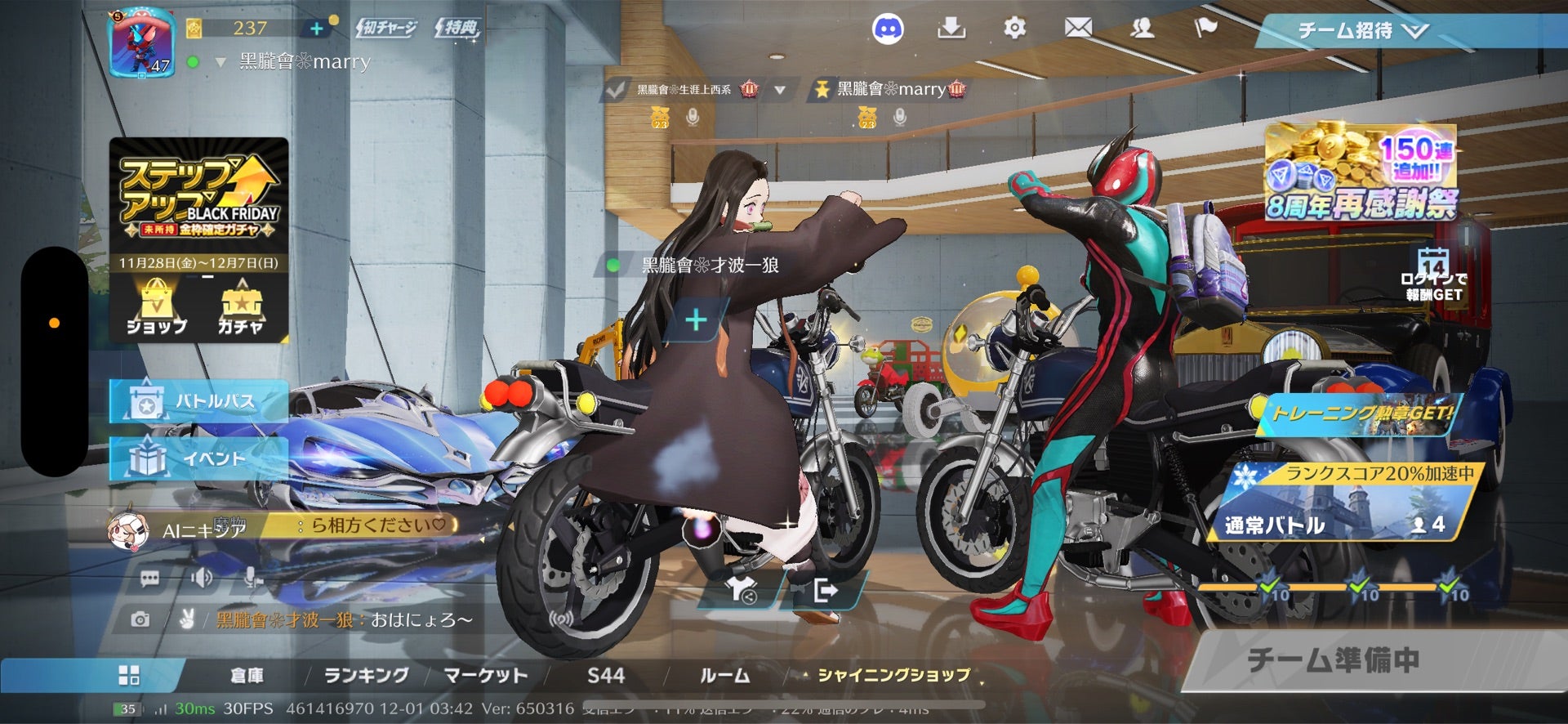Open the friends list icon
This screenshot has width=1568, height=724.
tap(1142, 29)
